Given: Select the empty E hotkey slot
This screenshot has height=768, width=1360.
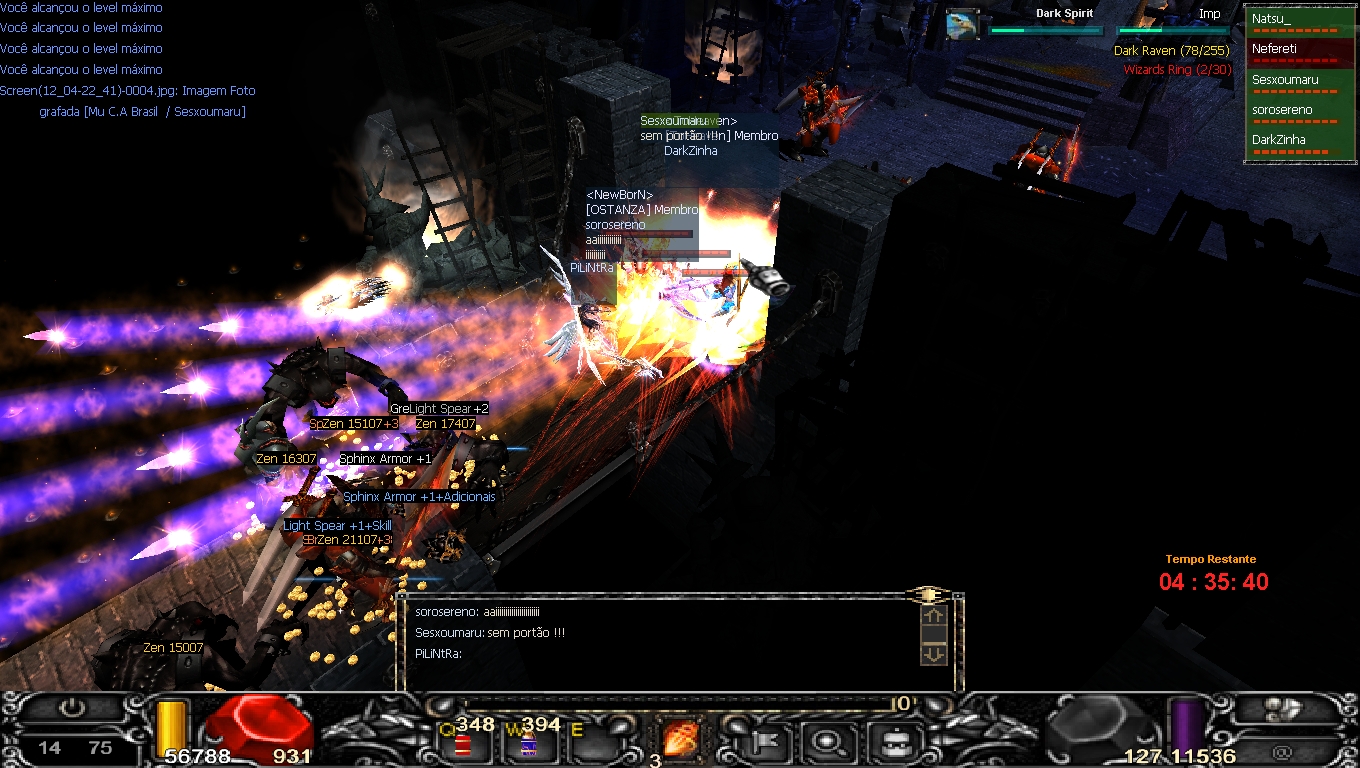Looking at the screenshot, I should pyautogui.click(x=590, y=742).
